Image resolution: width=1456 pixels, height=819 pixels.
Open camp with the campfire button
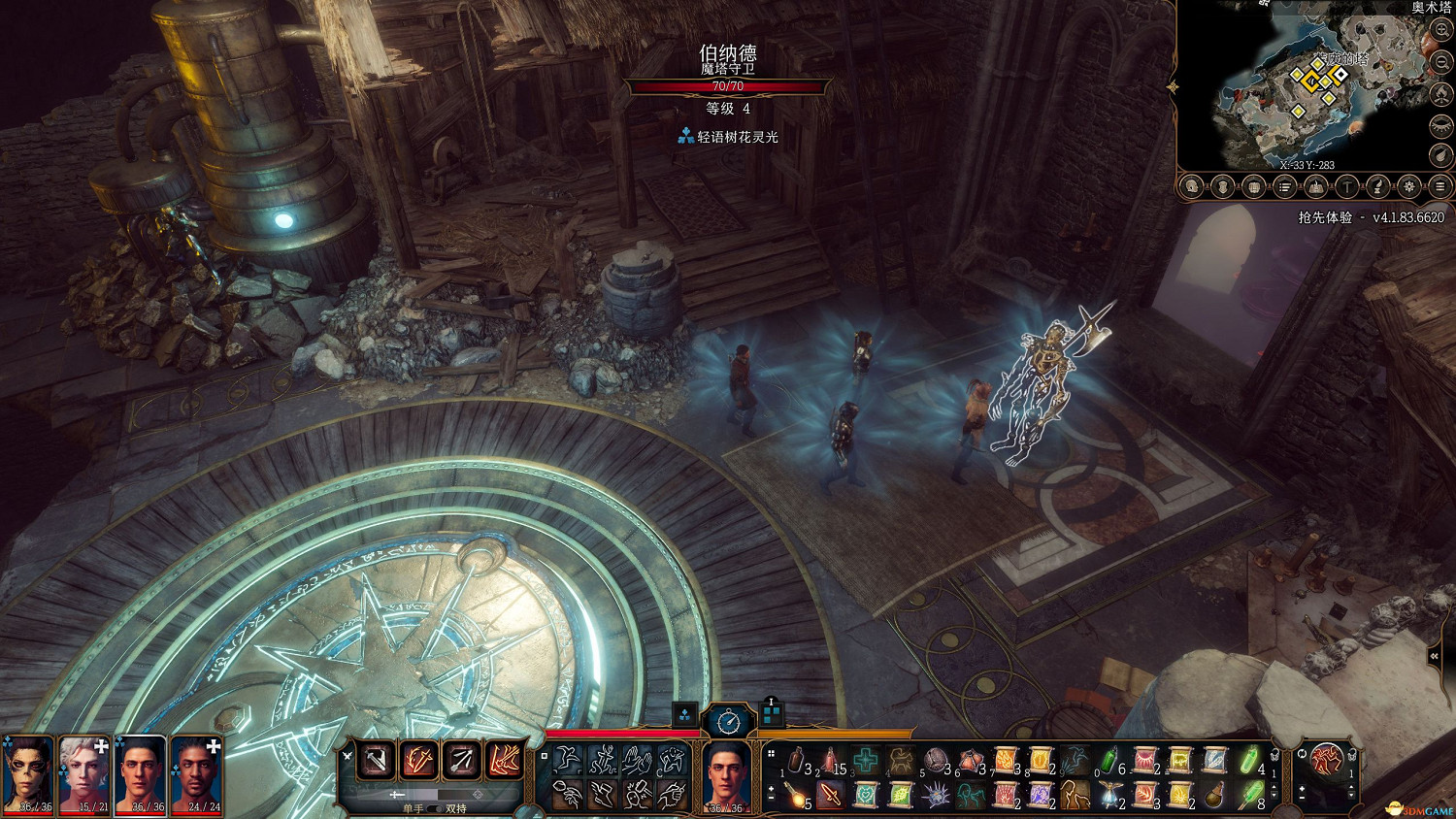(x=1441, y=94)
